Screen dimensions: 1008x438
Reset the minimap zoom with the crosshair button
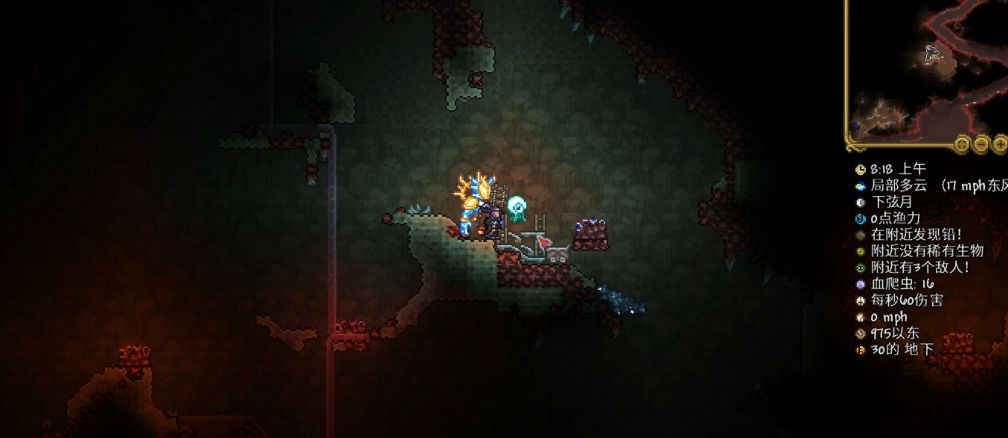tap(962, 143)
